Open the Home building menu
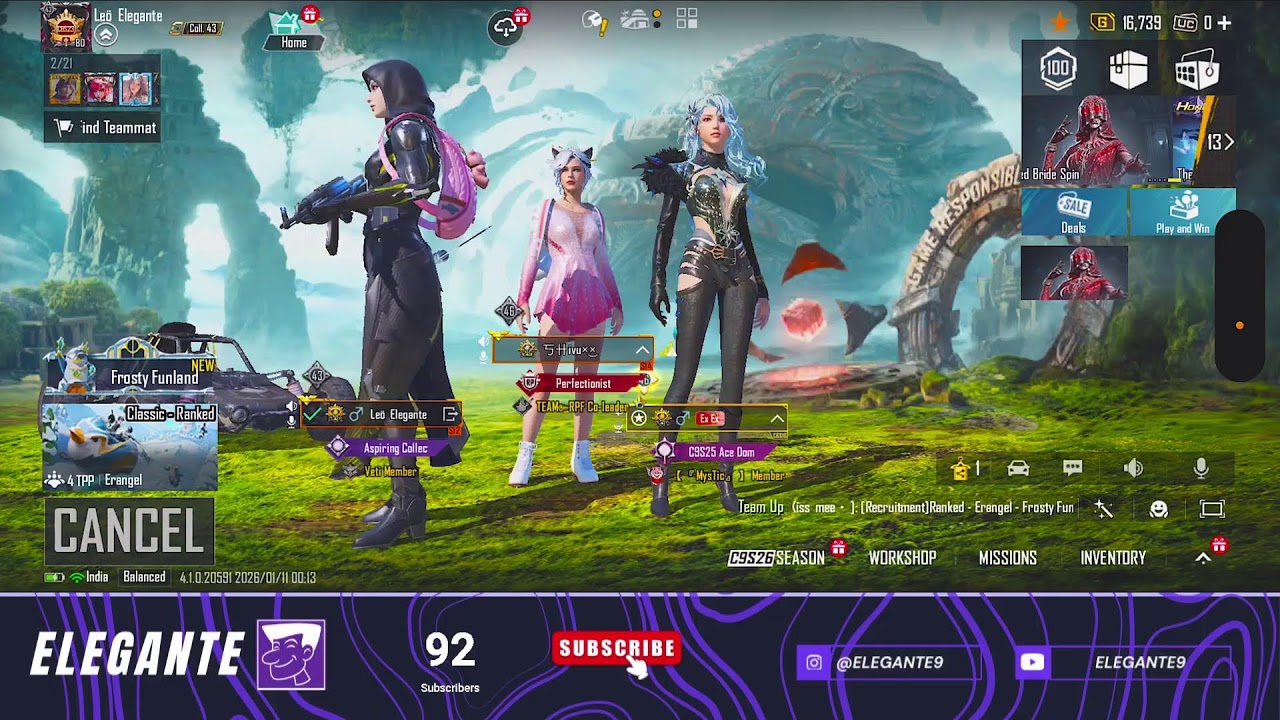The height and width of the screenshot is (720, 1280). [x=293, y=30]
